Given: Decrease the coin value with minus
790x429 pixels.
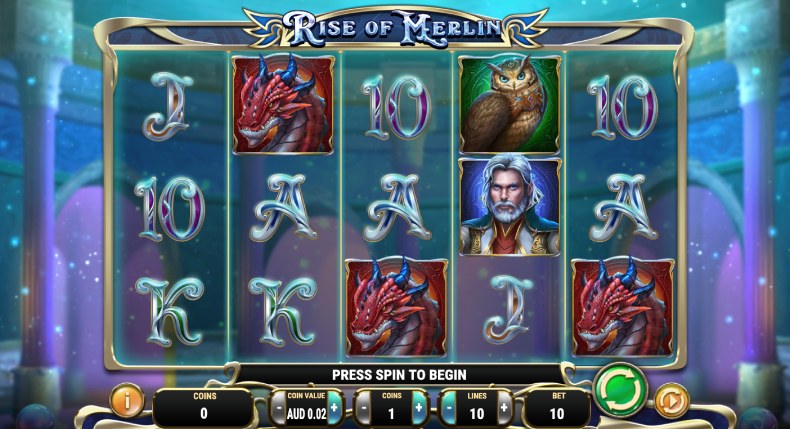Looking at the screenshot, I should [x=277, y=408].
